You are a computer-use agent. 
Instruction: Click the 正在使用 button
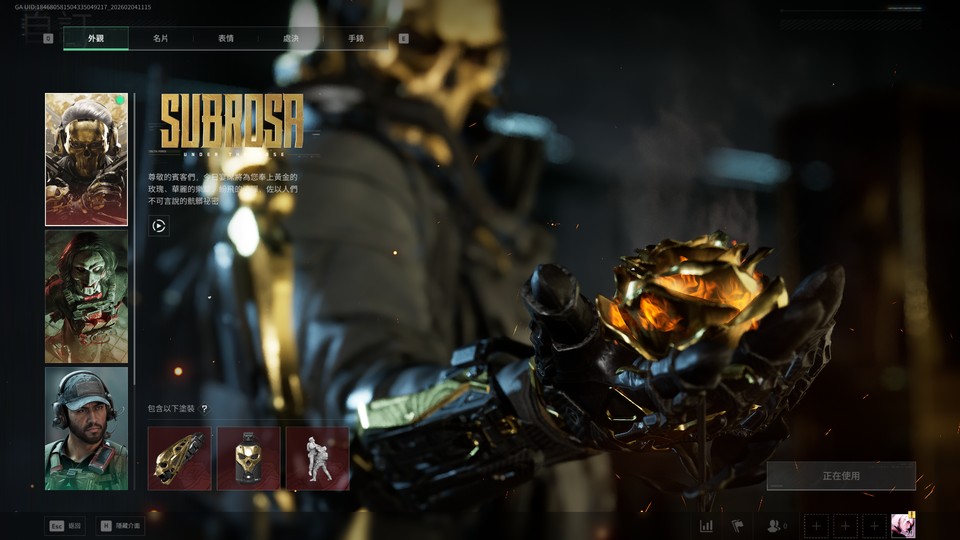coord(840,476)
